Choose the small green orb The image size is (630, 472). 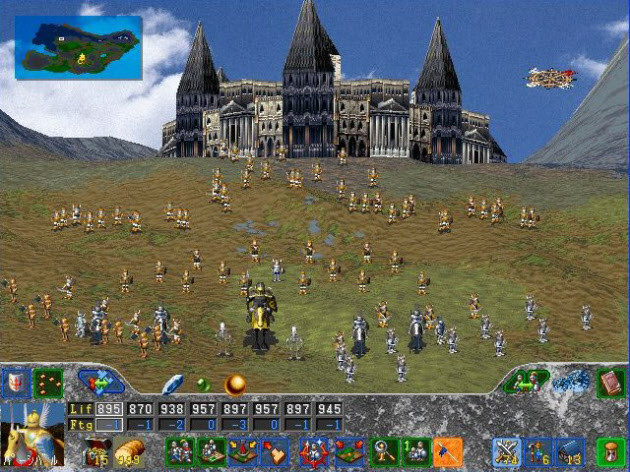203,384
